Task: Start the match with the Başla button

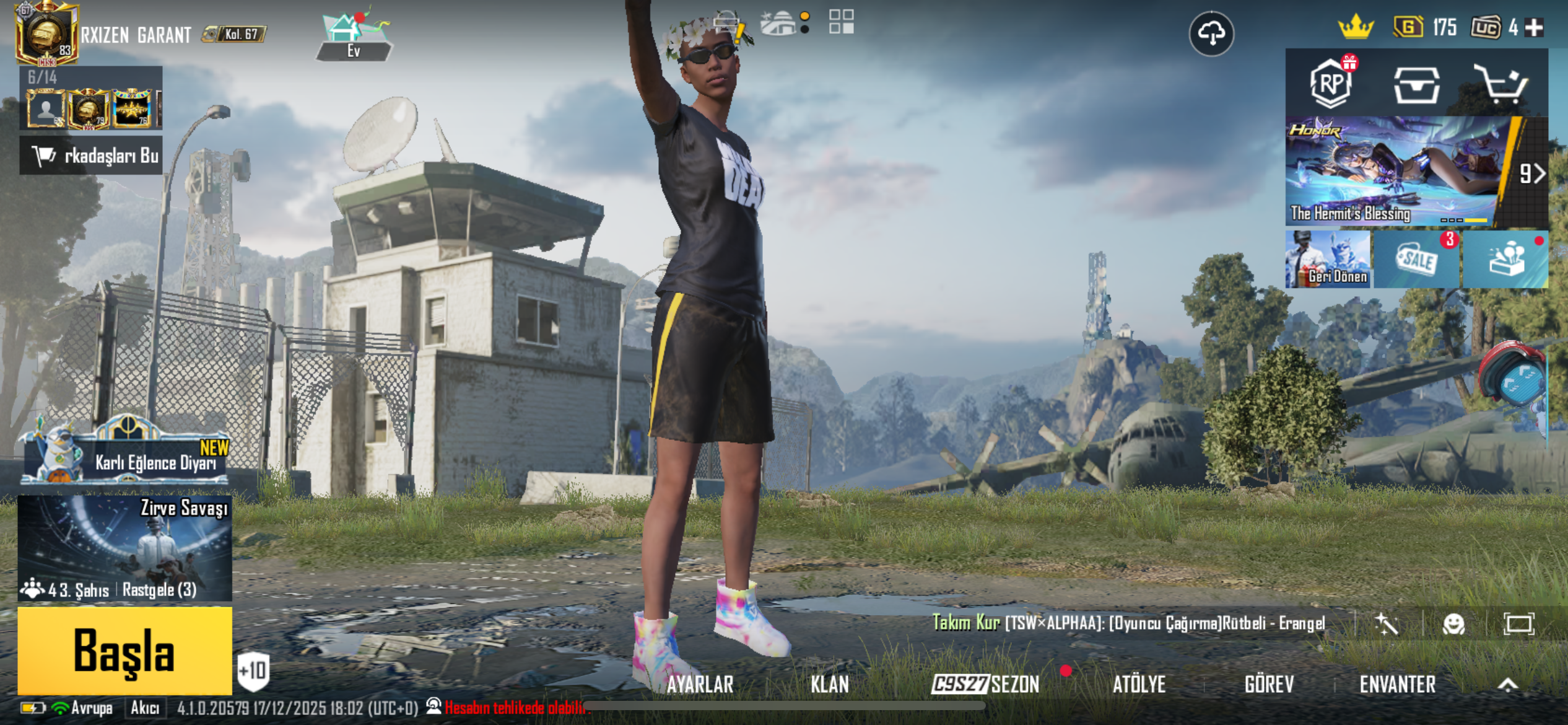Action: point(124,651)
